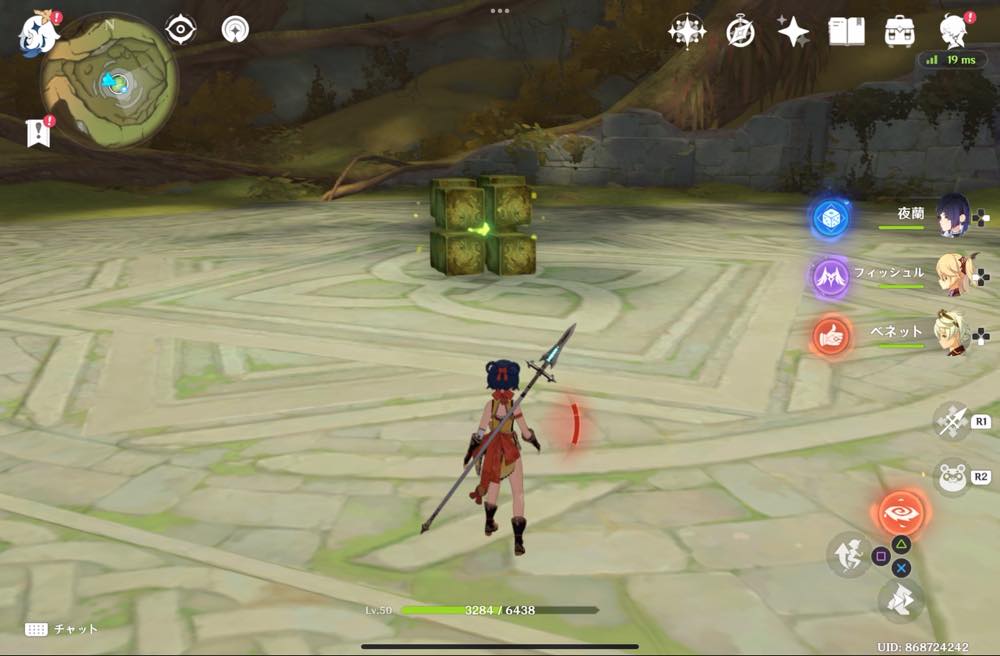Open the character profile icon
Viewport: 1000px width, 656px height.
coord(954,32)
